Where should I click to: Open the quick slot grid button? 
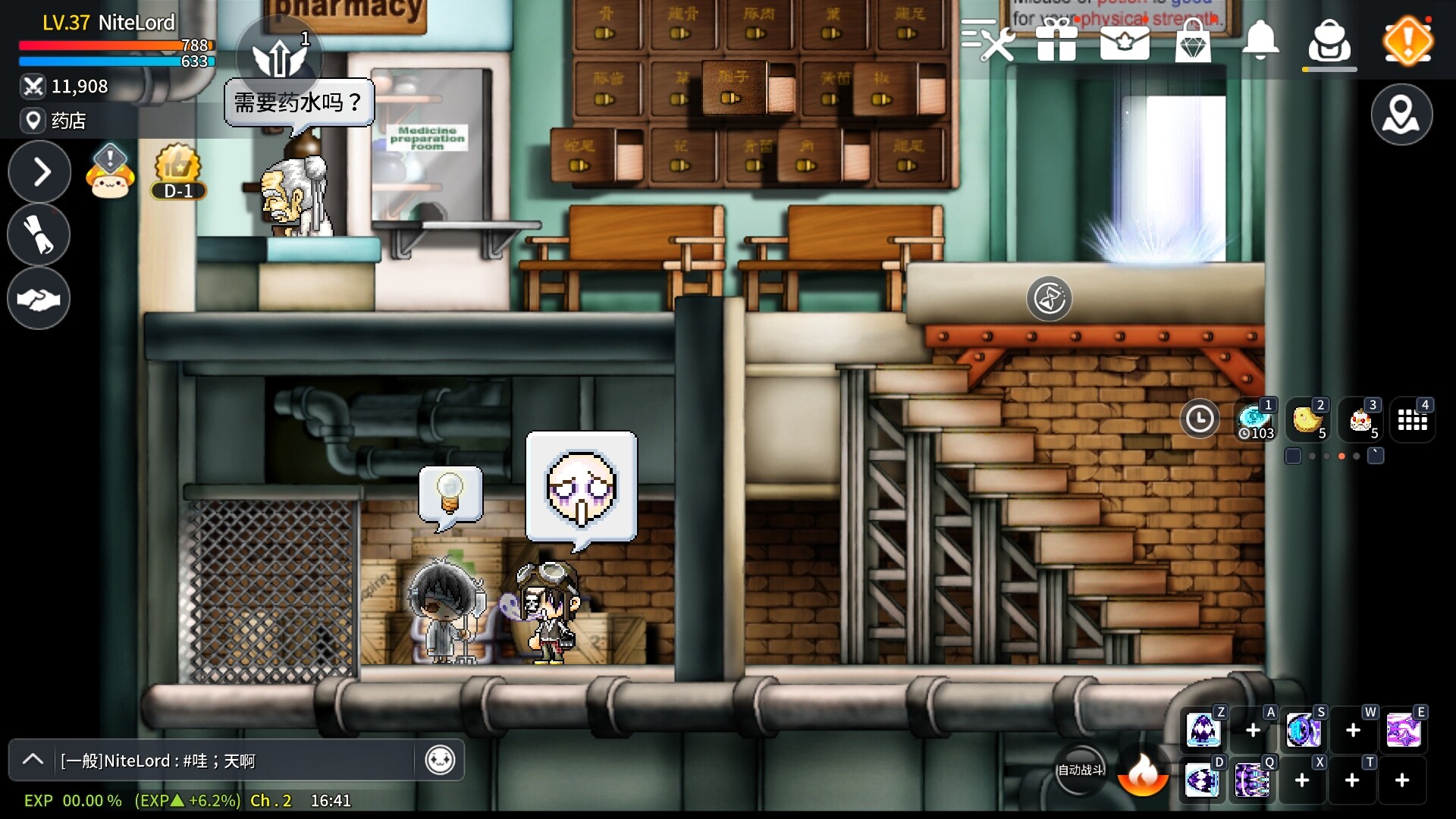[x=1412, y=419]
